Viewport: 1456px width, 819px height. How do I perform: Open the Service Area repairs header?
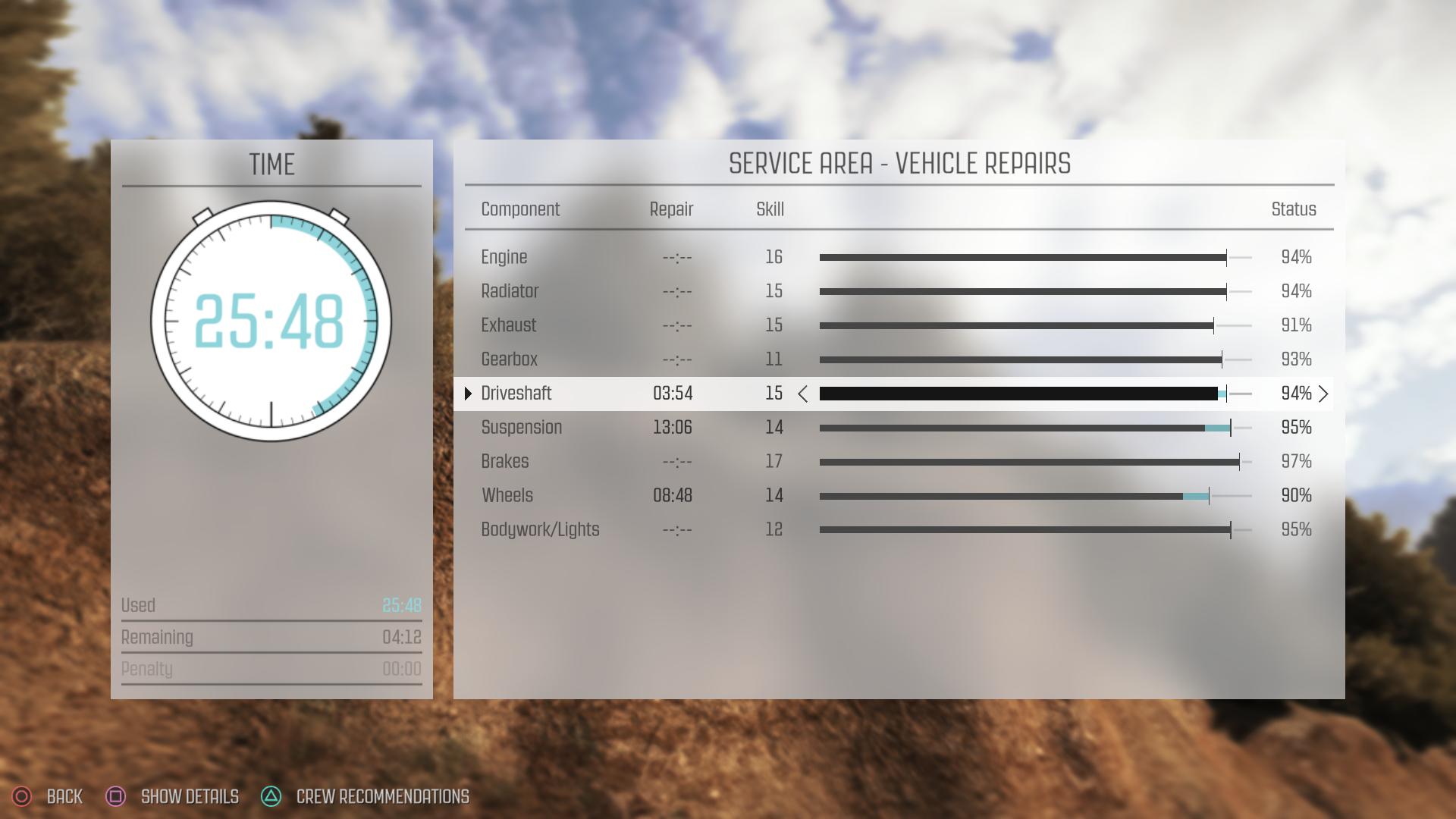pyautogui.click(x=899, y=163)
